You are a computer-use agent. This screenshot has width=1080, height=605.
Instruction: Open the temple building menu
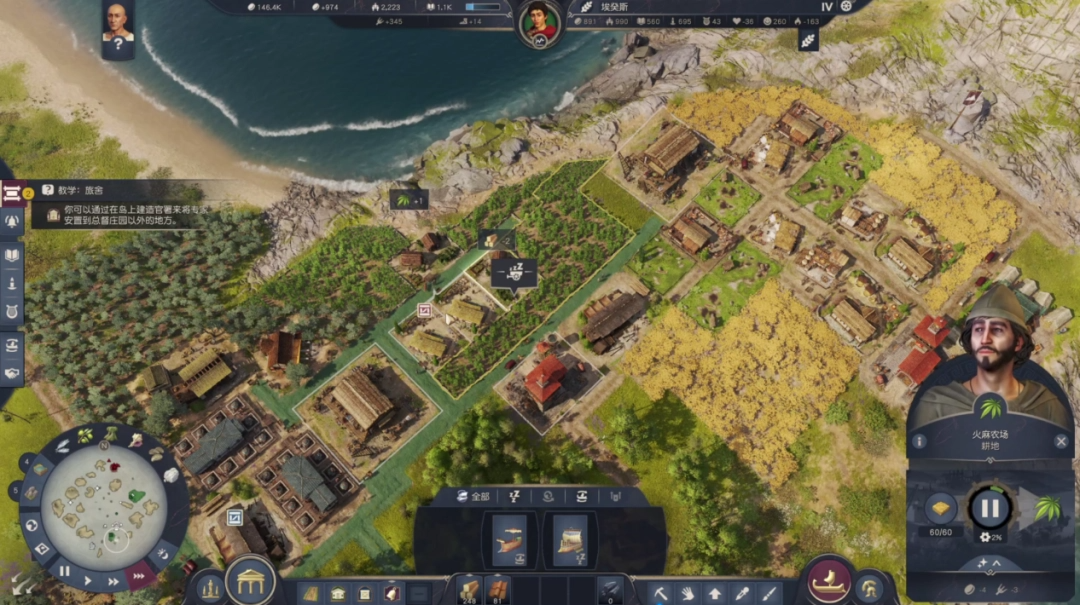pyautogui.click(x=250, y=582)
